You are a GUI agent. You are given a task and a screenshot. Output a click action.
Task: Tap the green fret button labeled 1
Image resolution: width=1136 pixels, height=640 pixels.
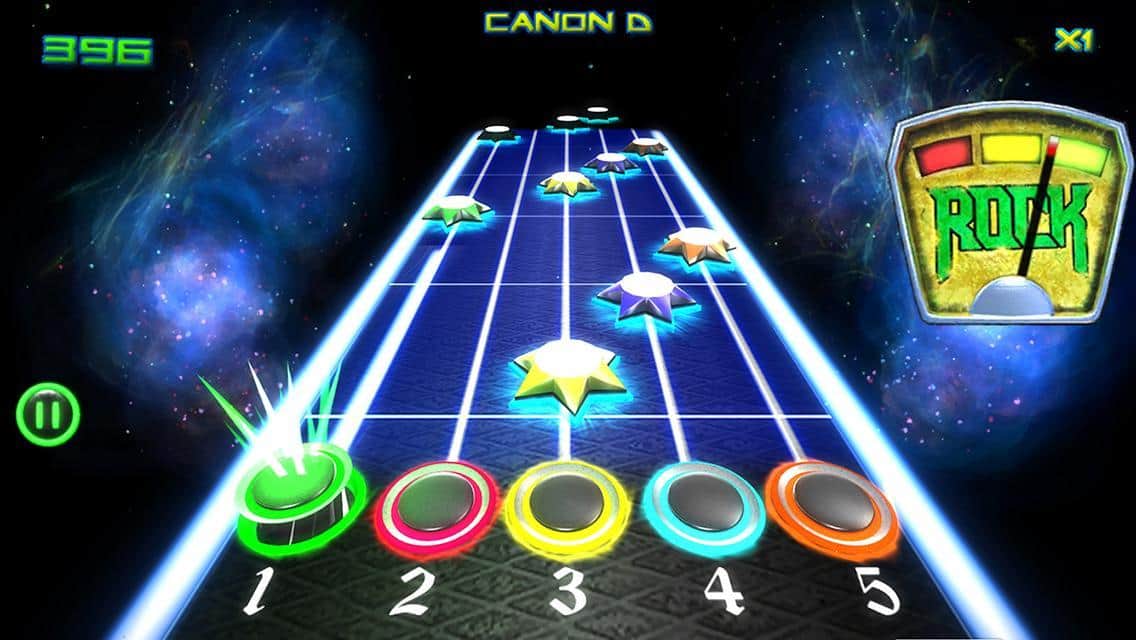[300, 497]
